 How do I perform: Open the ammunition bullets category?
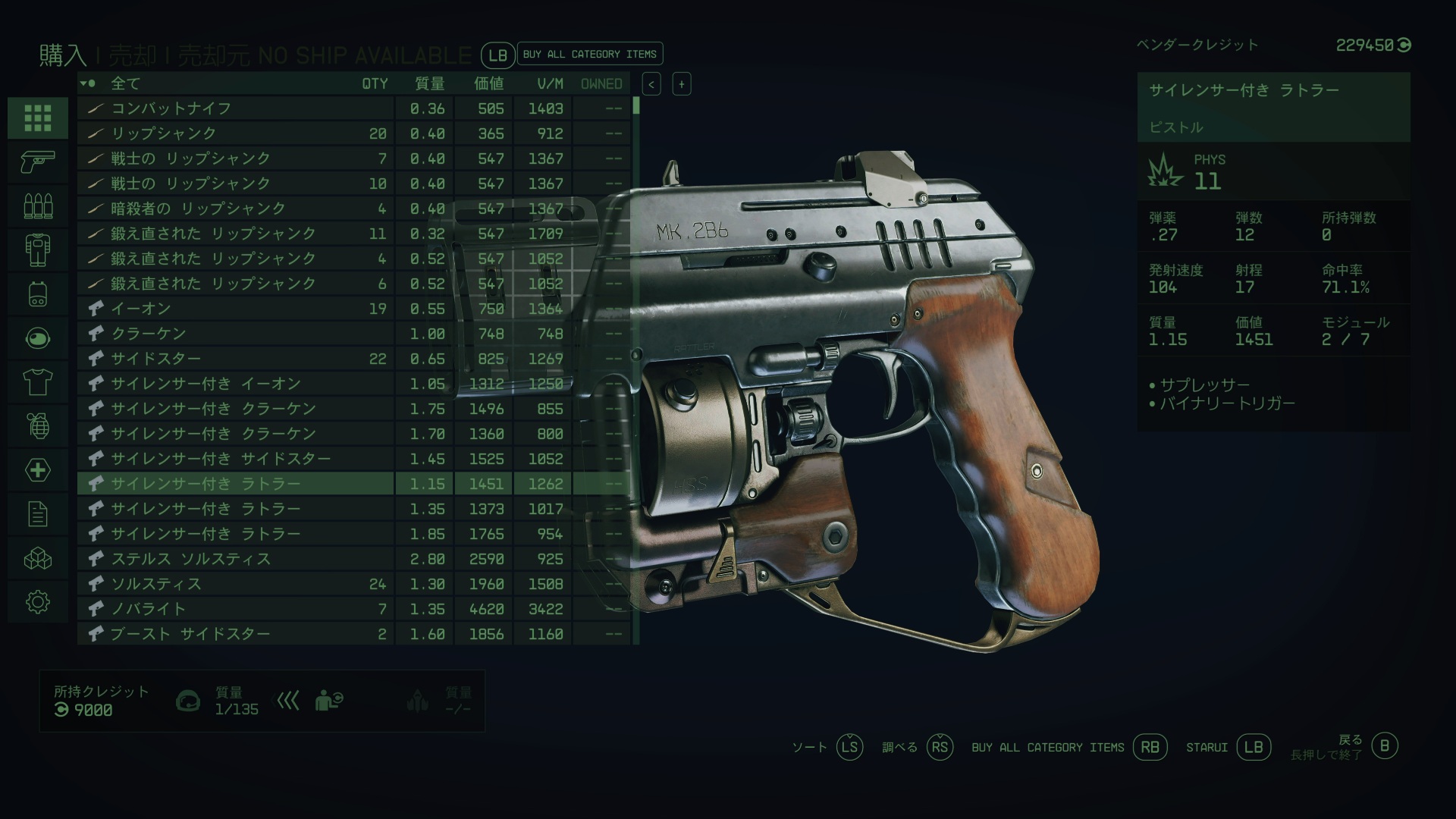point(38,205)
